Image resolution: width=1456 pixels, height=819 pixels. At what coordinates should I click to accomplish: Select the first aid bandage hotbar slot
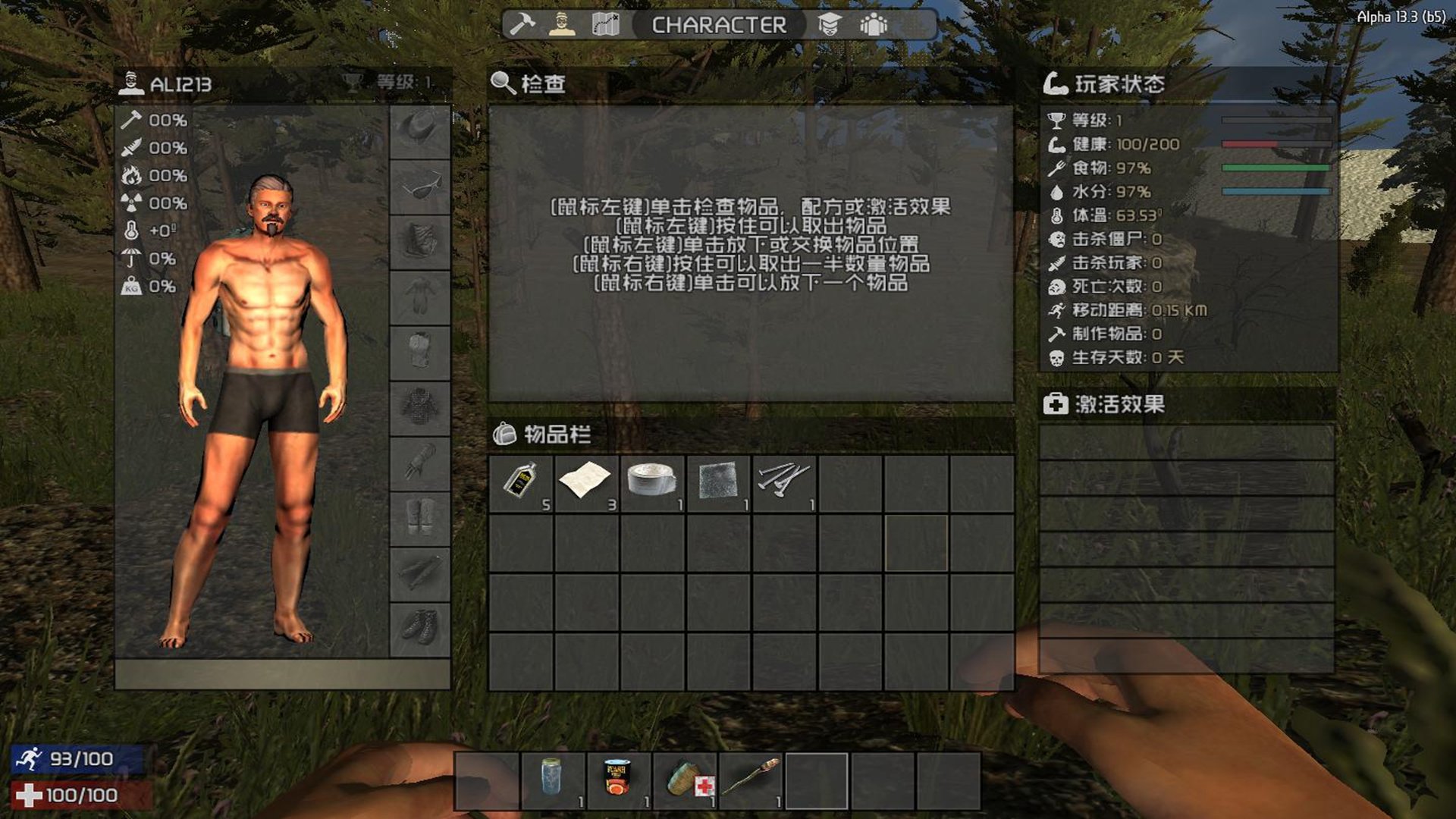(685, 781)
